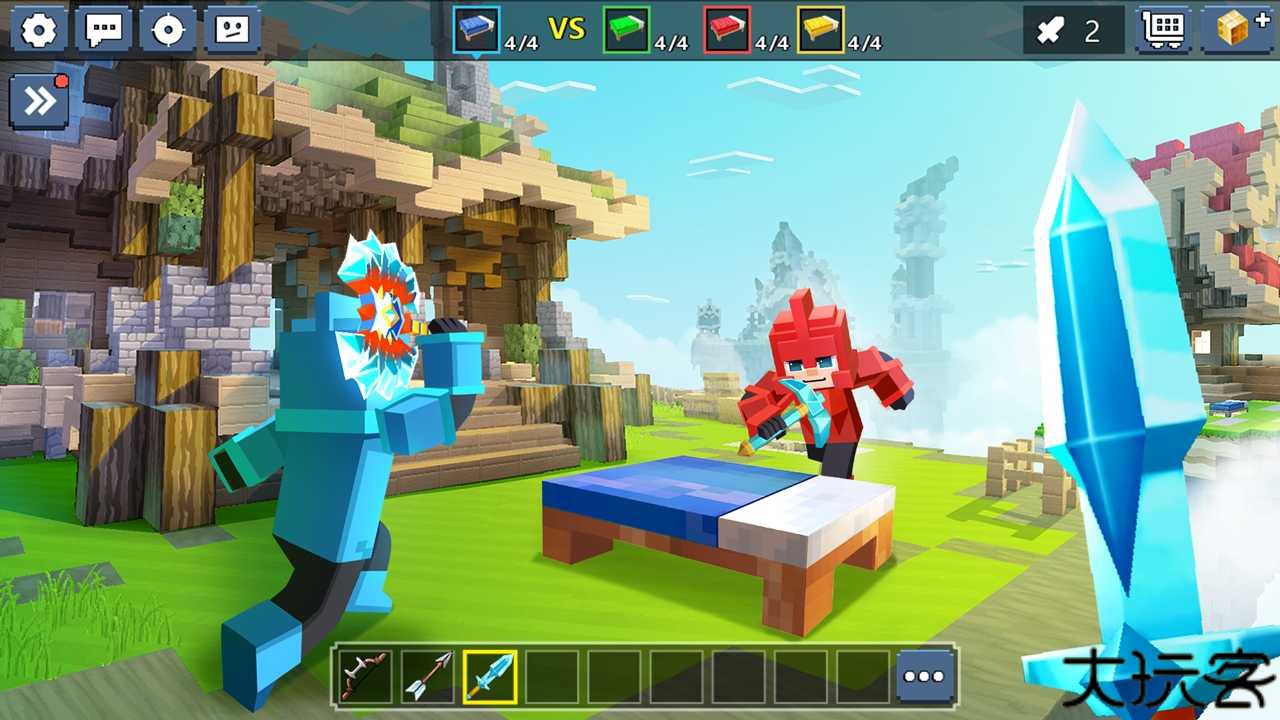Select the yellow team bed icon
Viewport: 1280px width, 720px height.
pos(820,30)
